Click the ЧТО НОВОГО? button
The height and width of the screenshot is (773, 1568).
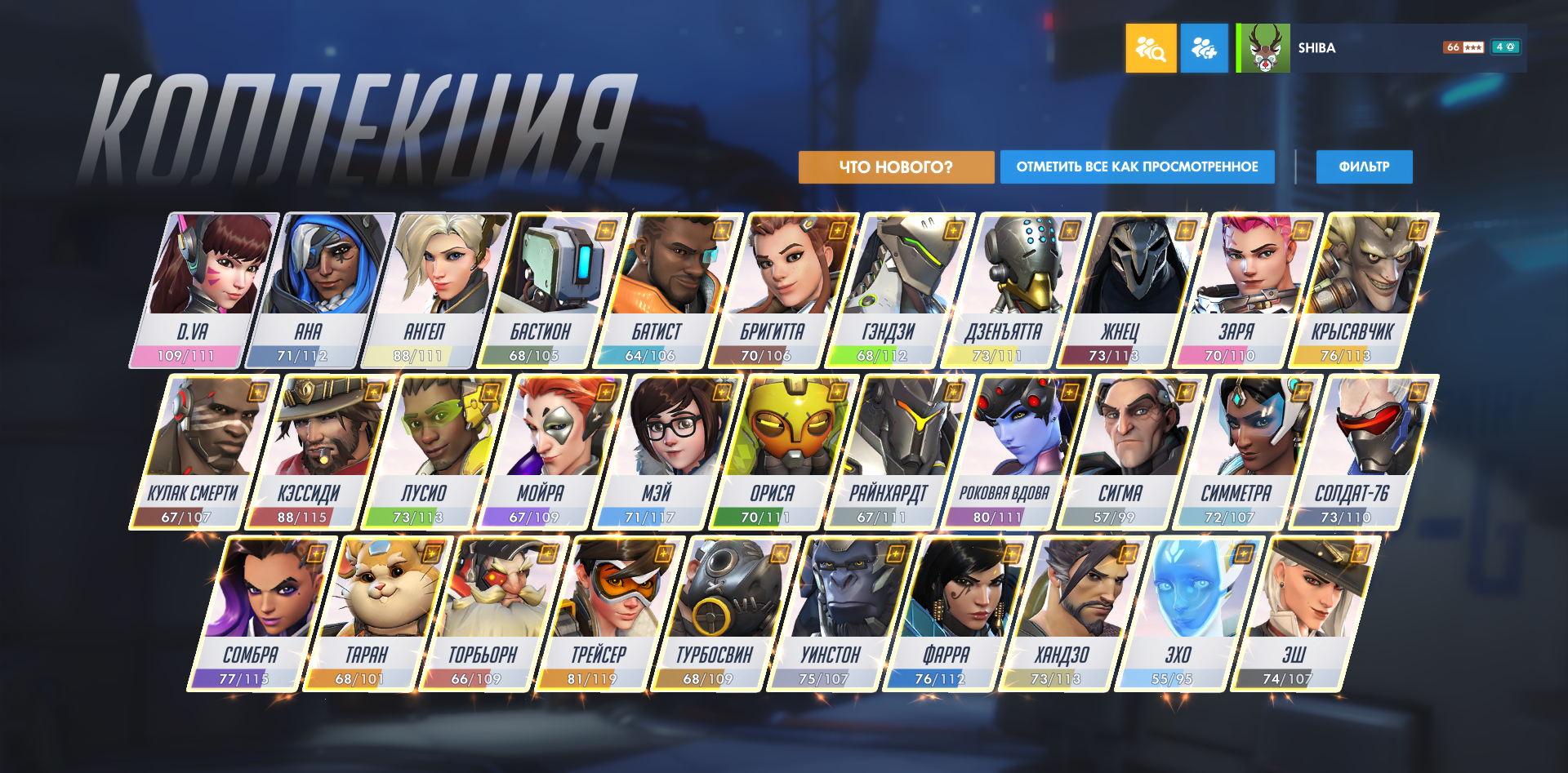[x=896, y=167]
